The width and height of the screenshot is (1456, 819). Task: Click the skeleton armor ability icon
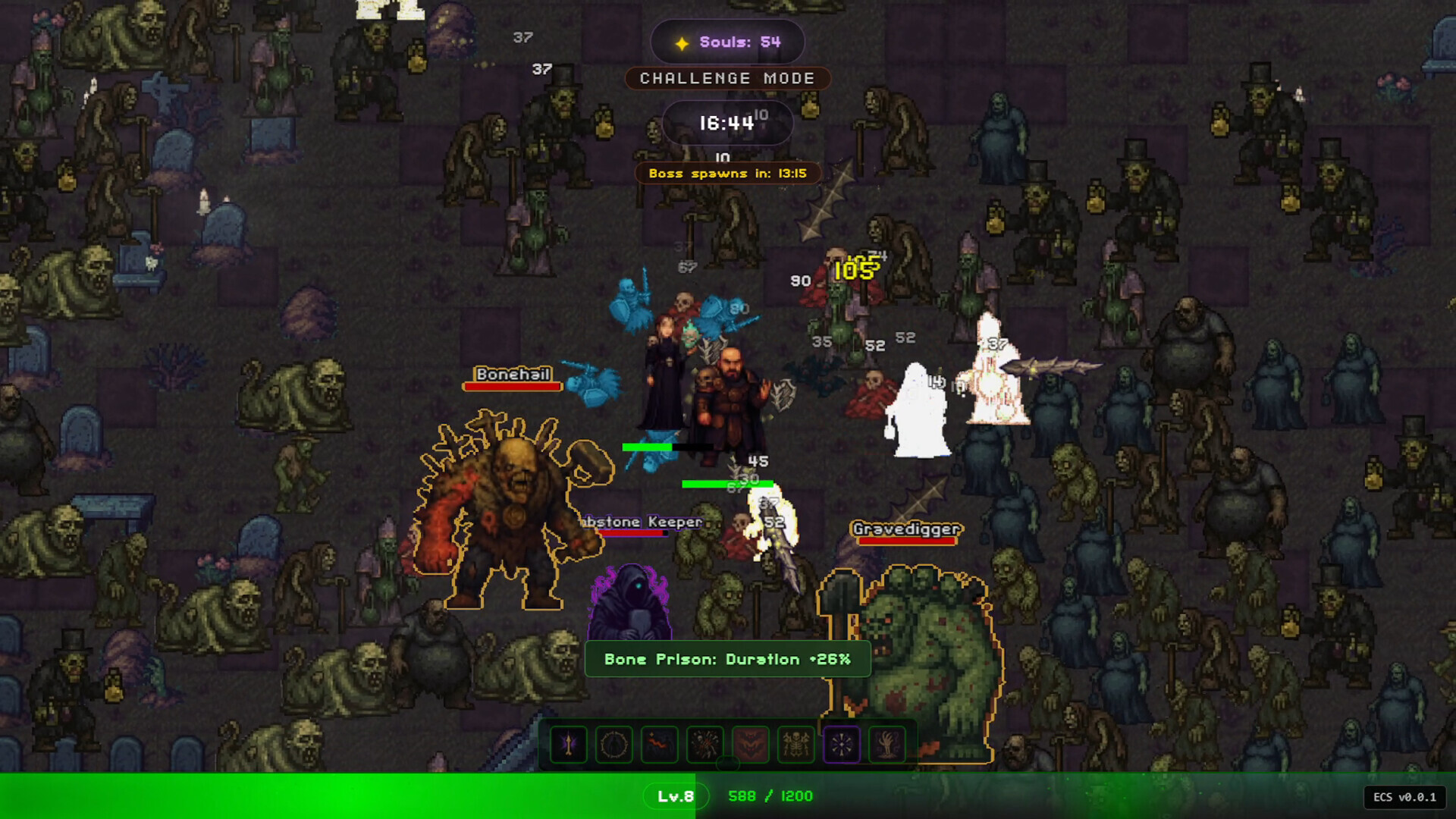(x=796, y=745)
